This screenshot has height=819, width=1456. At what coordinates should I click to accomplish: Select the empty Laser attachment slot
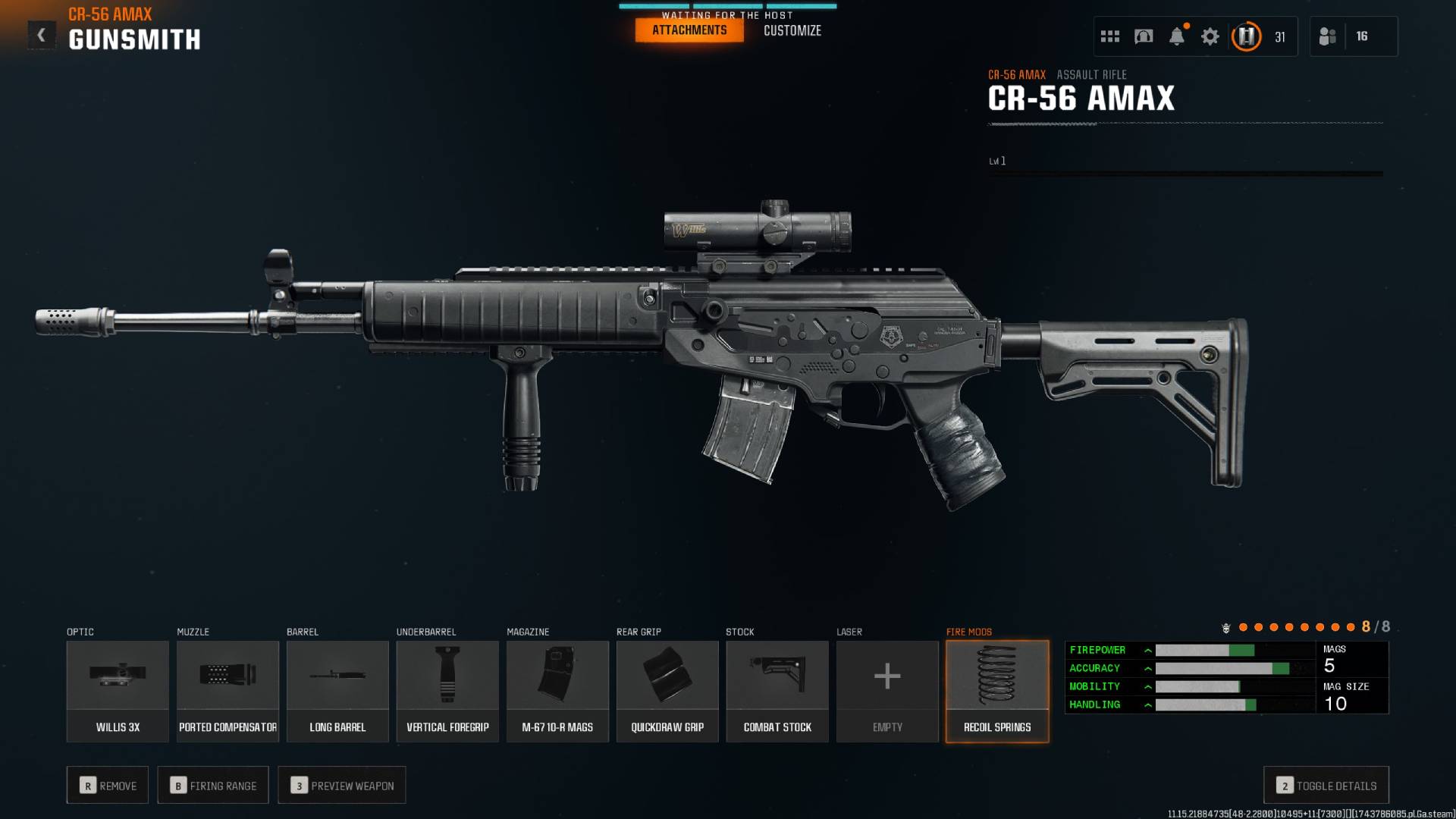(886, 690)
